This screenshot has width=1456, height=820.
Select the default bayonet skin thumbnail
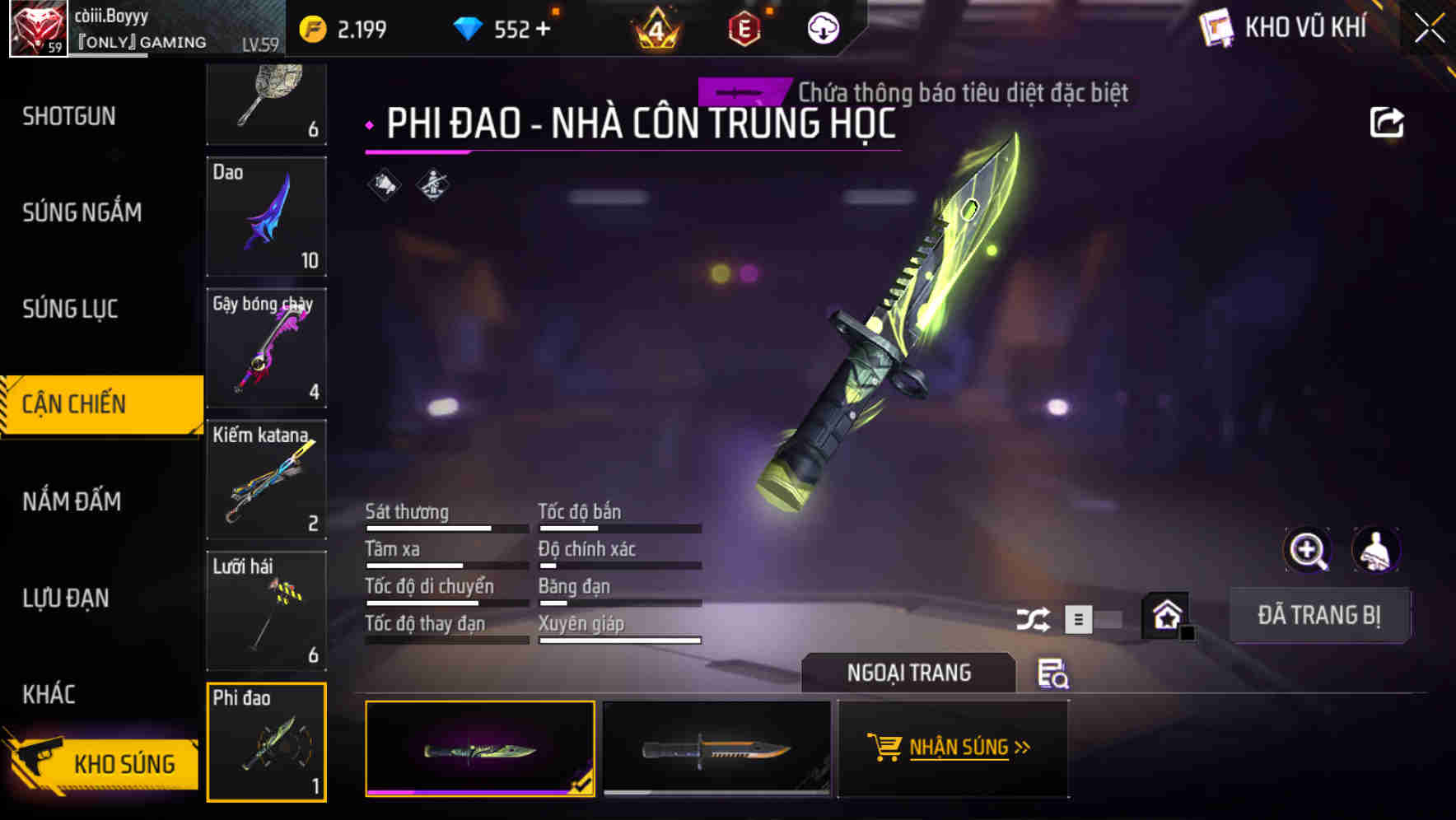(715, 749)
